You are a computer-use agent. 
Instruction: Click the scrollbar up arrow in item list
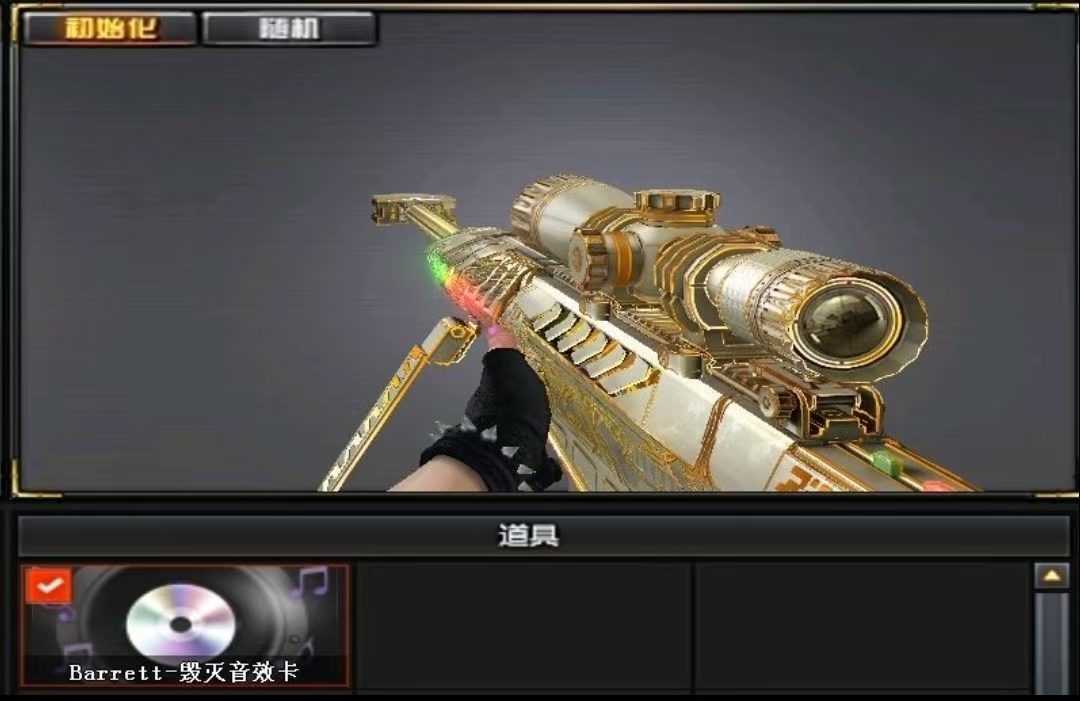(1051, 576)
